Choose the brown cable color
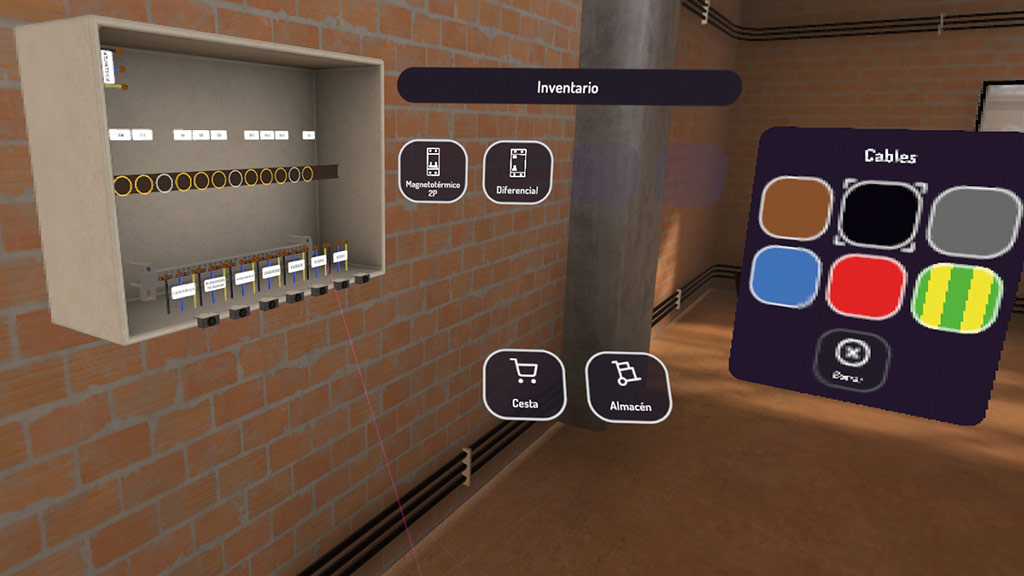This screenshot has width=1024, height=576. (x=796, y=210)
